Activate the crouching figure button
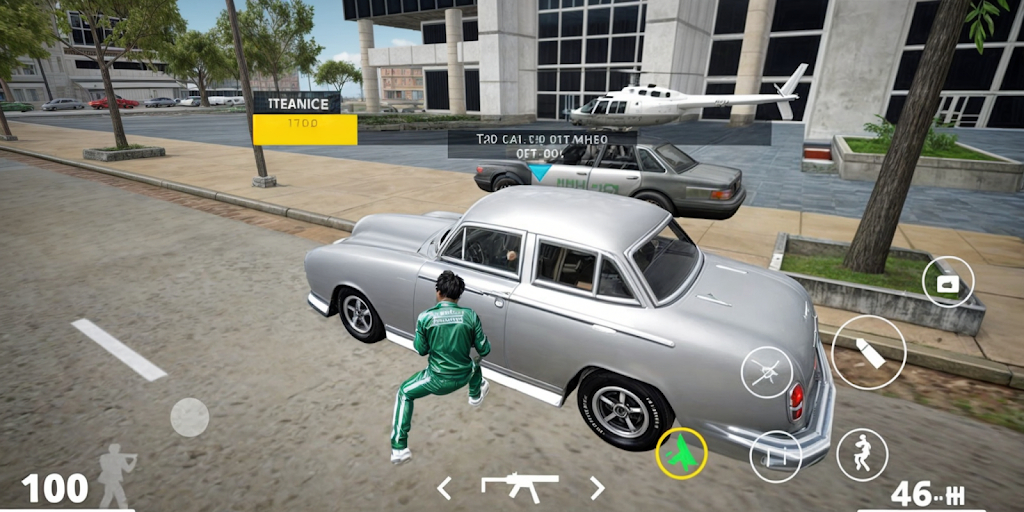1024x512 pixels. 861,454
